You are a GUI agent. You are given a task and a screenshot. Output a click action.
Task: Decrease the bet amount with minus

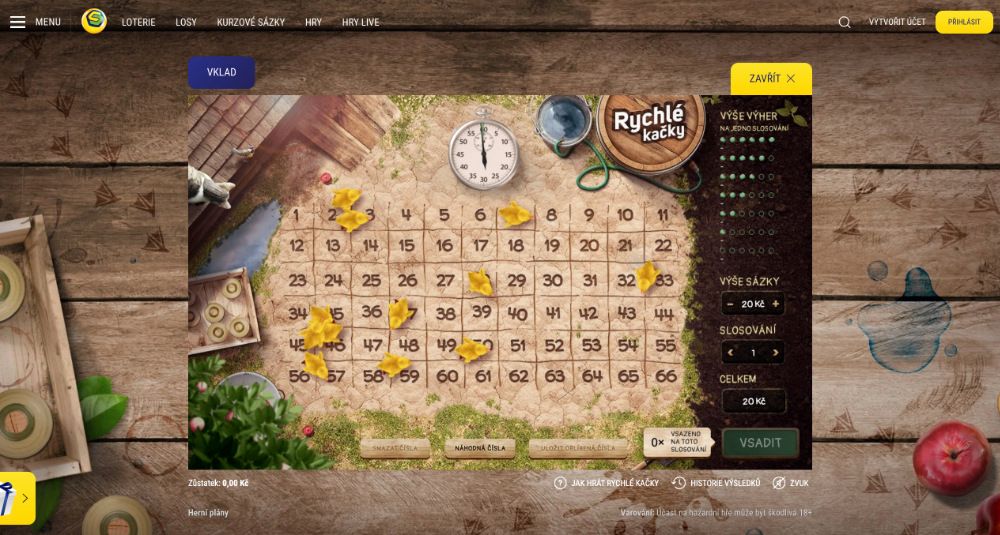coord(731,304)
